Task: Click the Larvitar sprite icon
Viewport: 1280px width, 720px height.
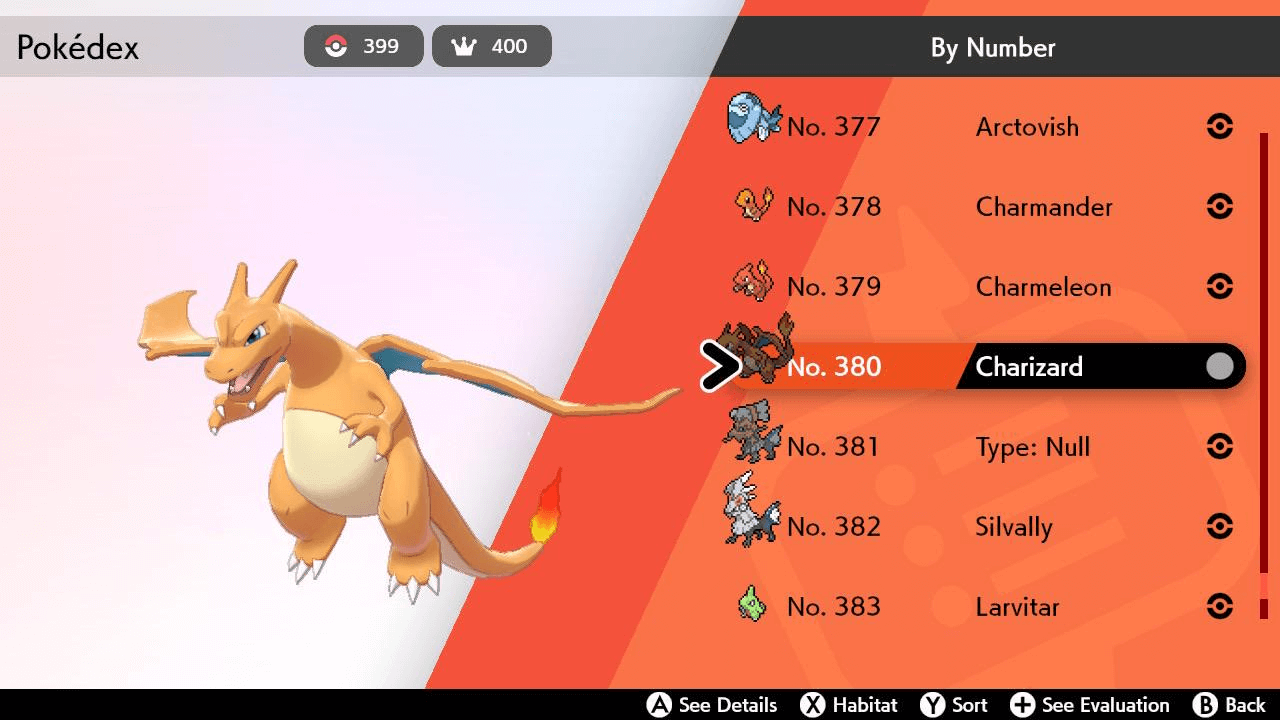Action: point(752,603)
